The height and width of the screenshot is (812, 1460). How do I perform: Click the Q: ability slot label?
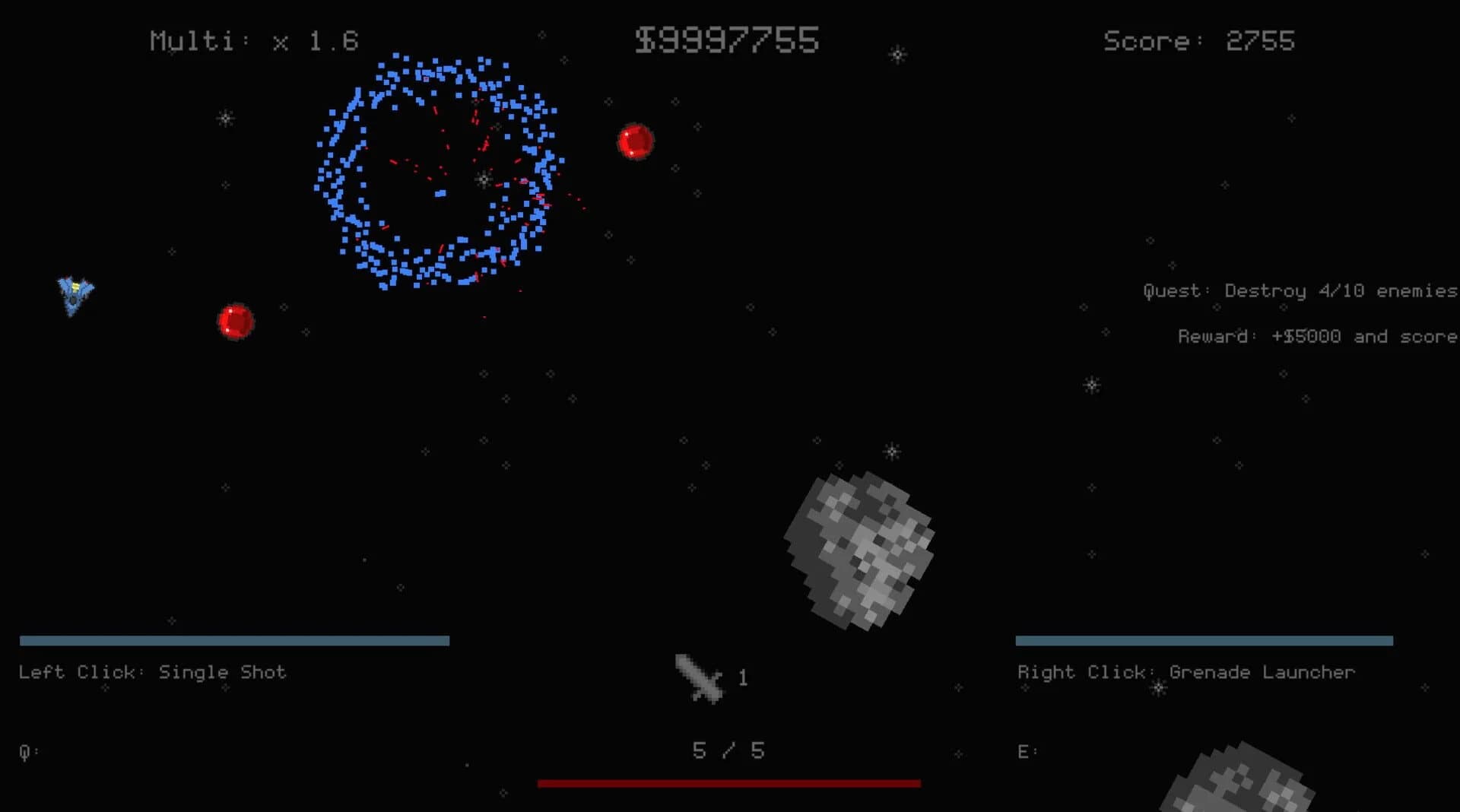(x=27, y=750)
